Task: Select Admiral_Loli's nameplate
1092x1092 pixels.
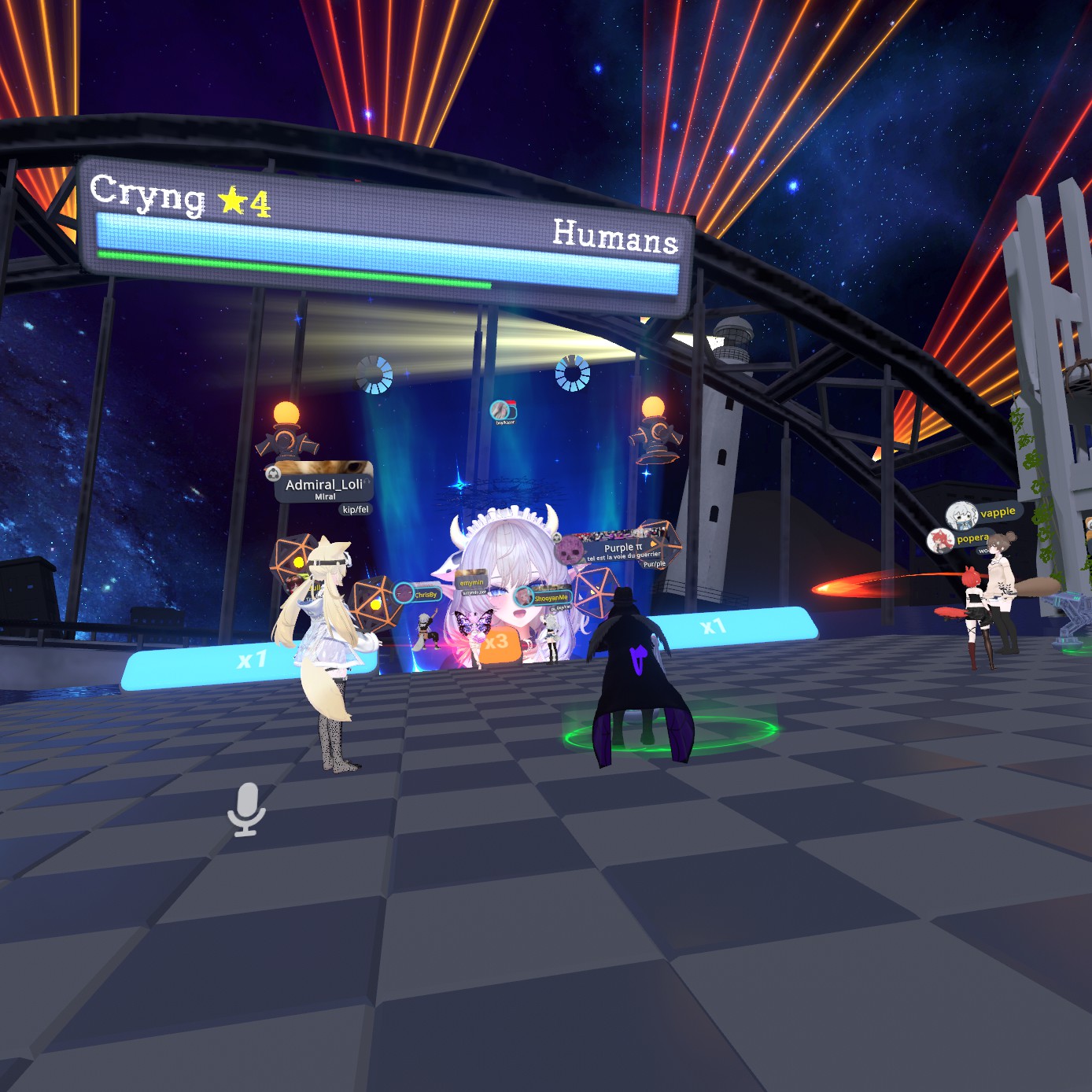Action: click(323, 485)
